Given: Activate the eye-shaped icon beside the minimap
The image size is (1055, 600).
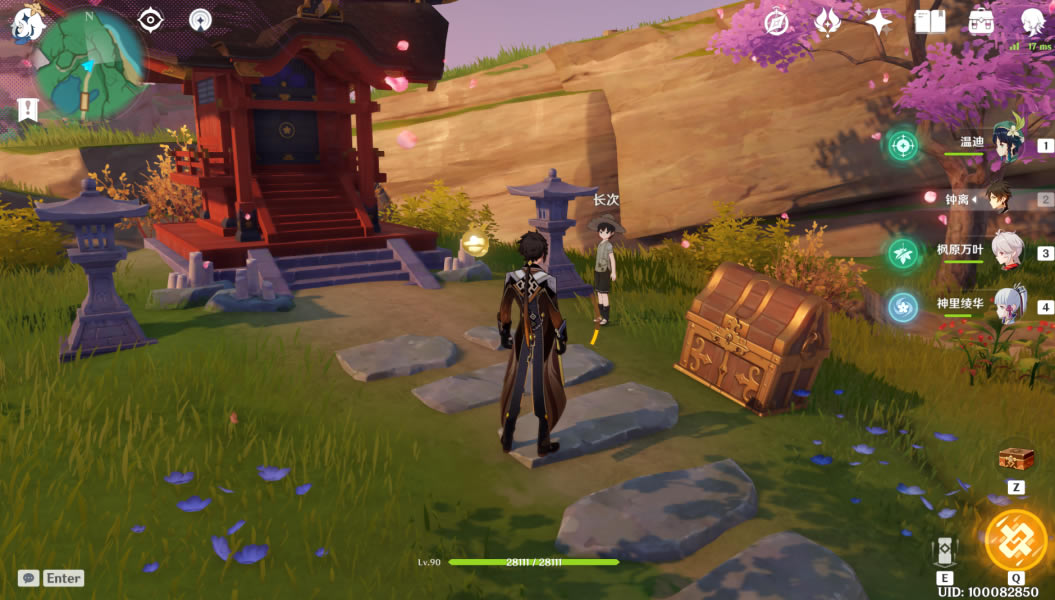Looking at the screenshot, I should point(150,19).
